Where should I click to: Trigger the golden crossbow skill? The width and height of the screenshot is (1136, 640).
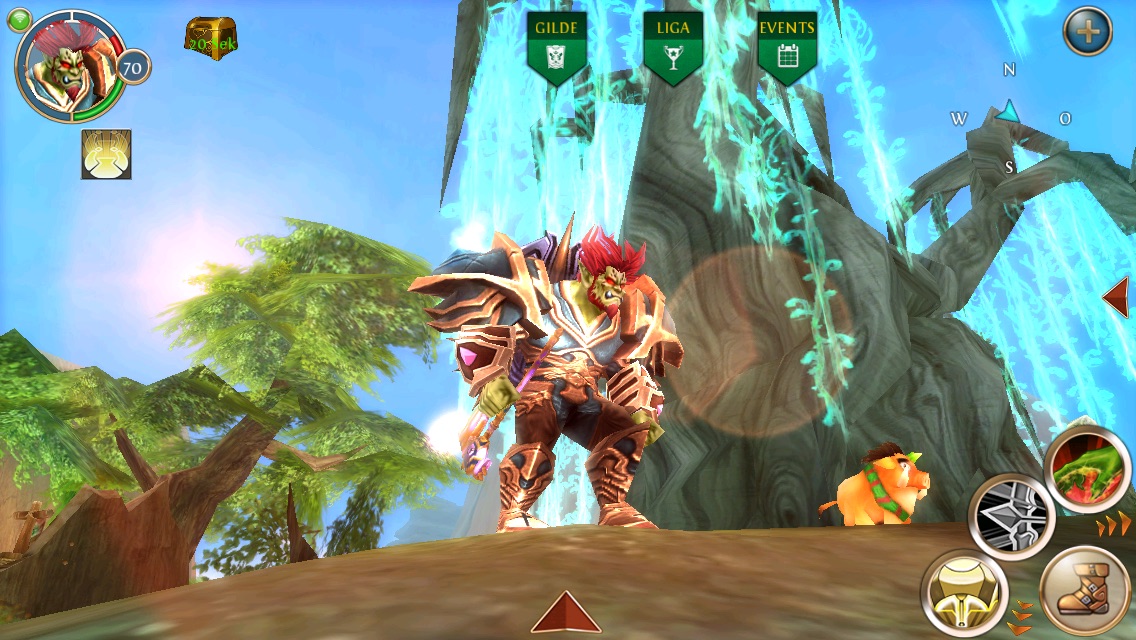964,592
